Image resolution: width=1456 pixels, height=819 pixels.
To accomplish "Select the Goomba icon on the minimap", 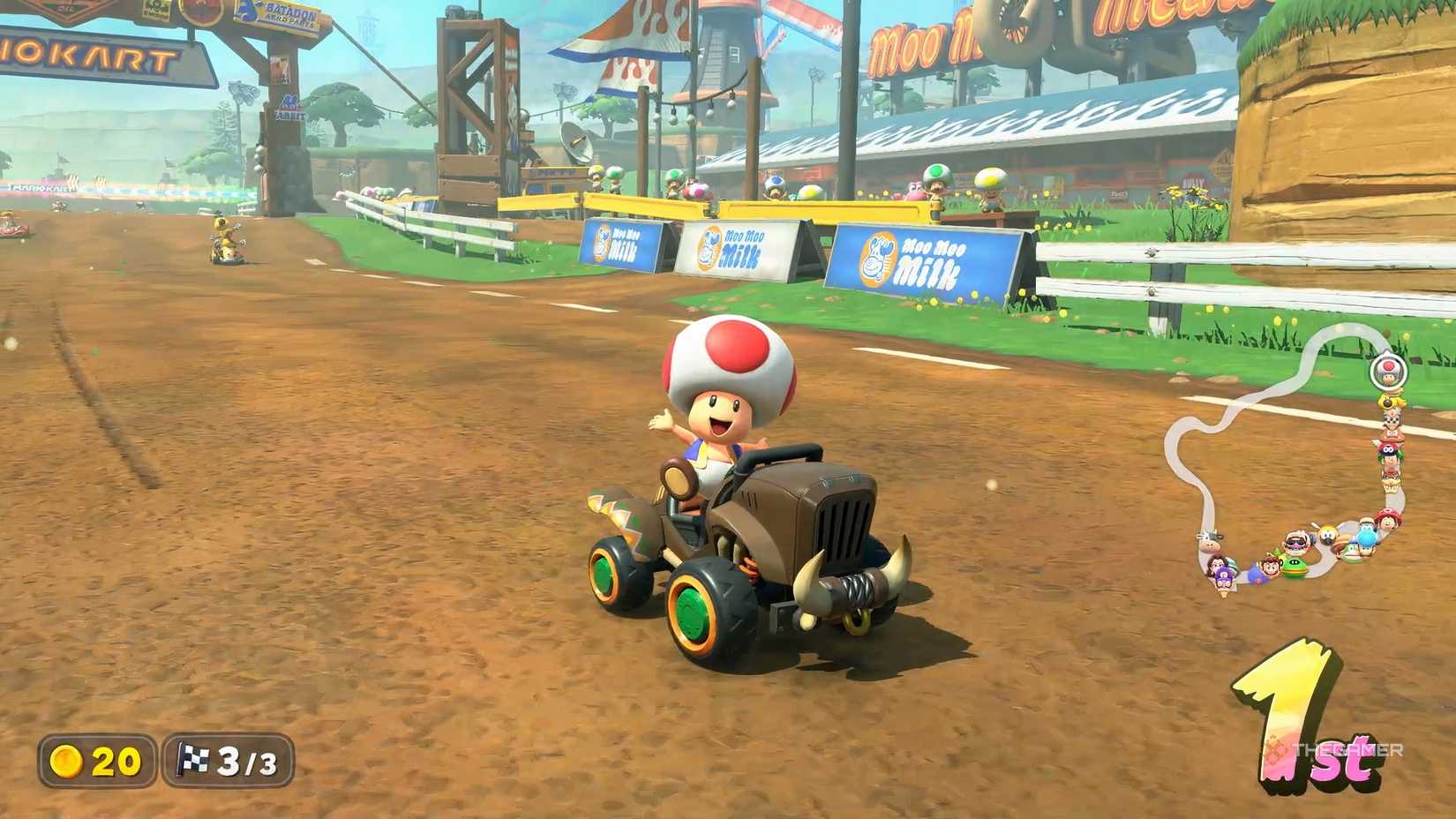I will pos(1392,434).
